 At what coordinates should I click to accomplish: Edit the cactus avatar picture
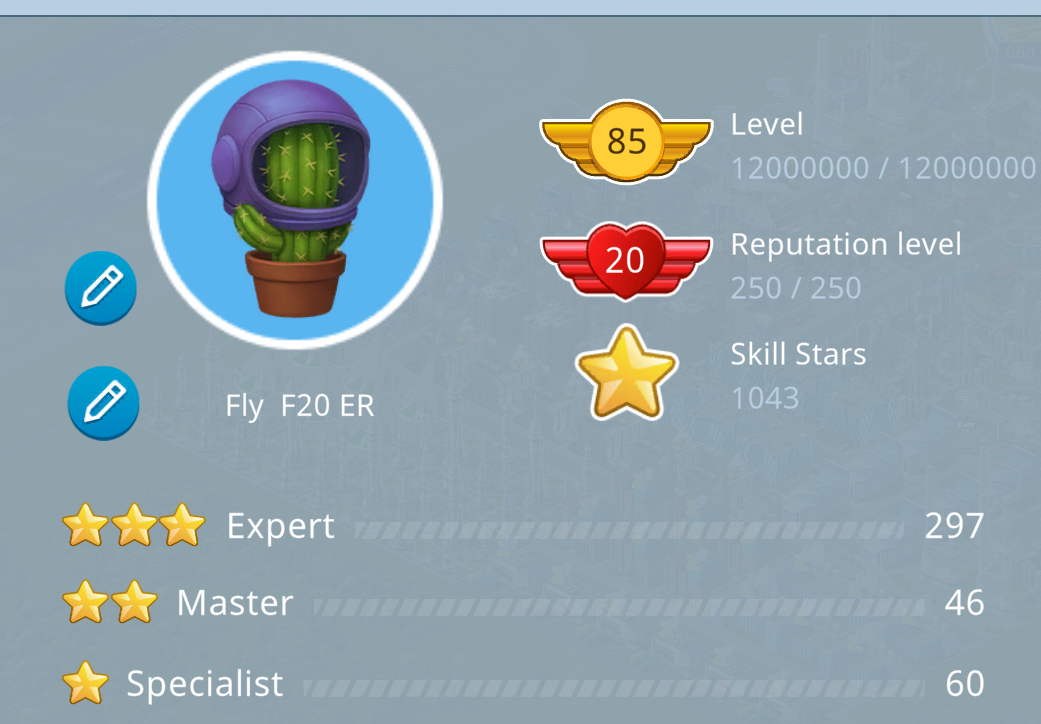coord(100,289)
